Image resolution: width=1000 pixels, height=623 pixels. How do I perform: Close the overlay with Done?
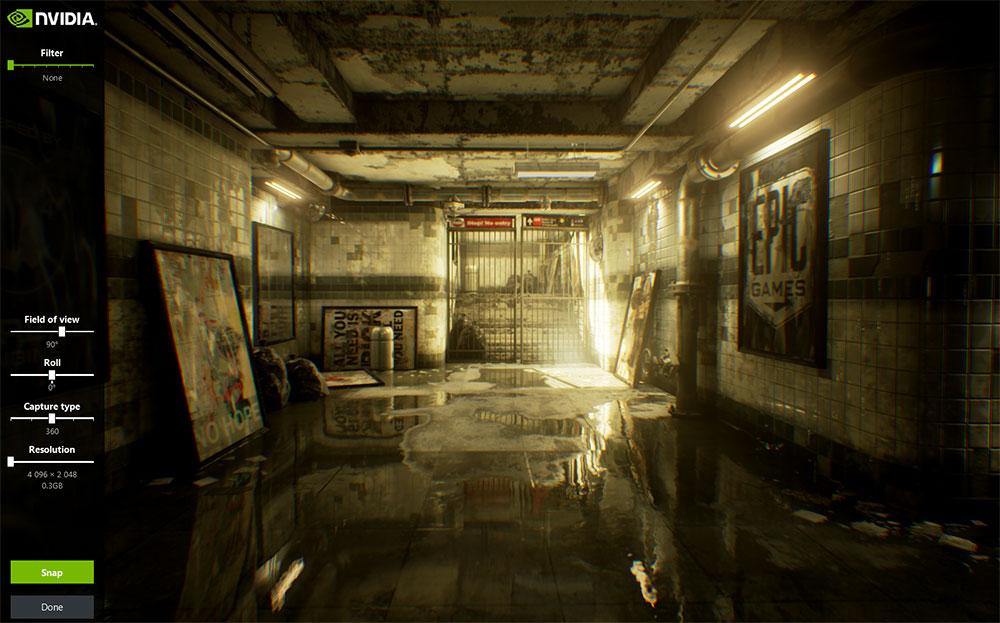pos(52,607)
